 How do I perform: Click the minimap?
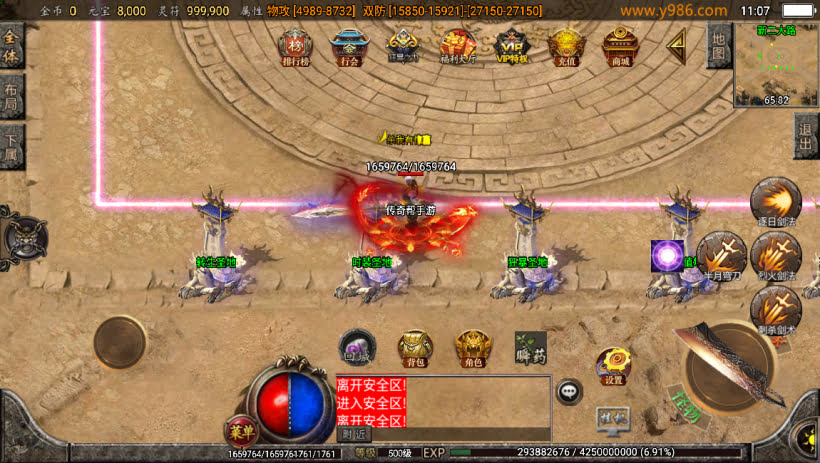coord(776,65)
